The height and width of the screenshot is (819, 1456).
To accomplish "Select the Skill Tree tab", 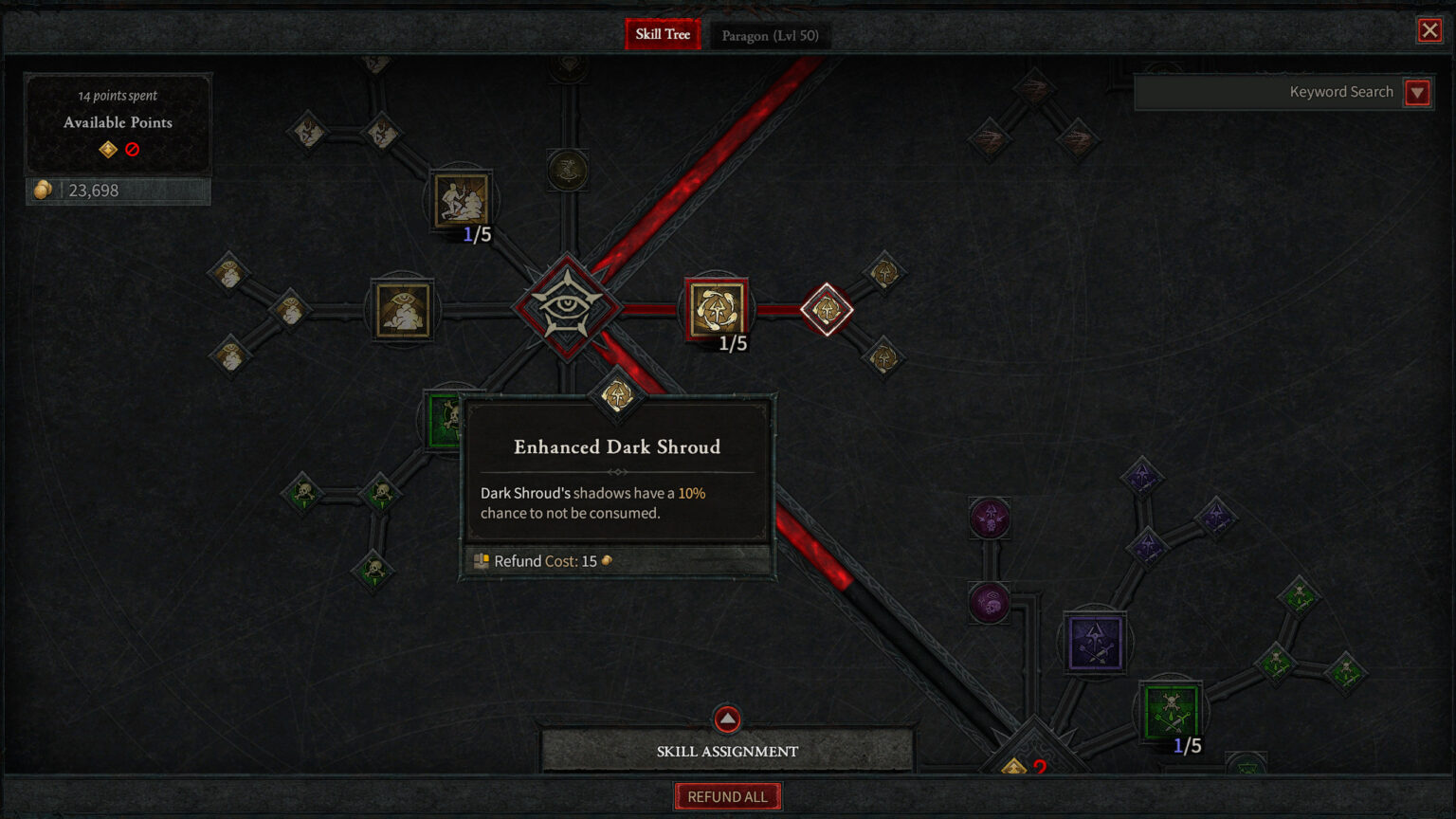I will tap(662, 34).
